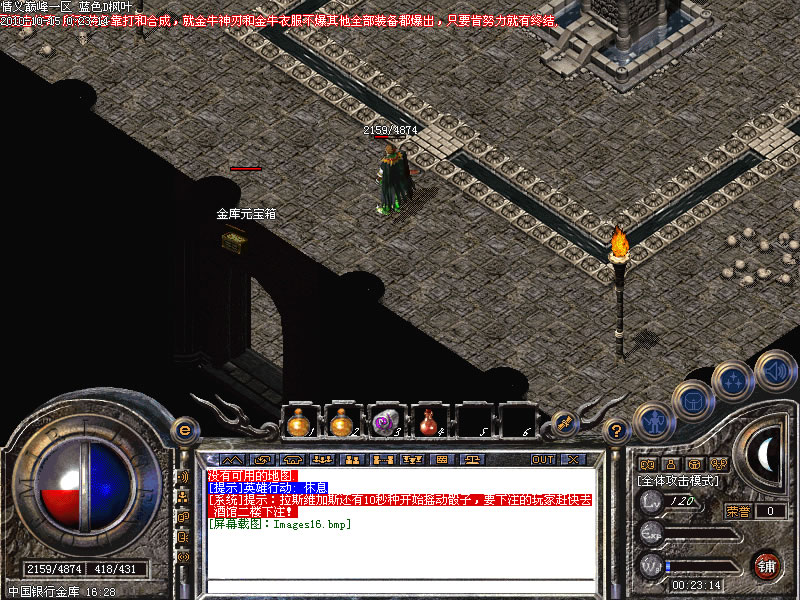The width and height of the screenshot is (800, 600).
Task: Open the skills panel with sparkles
Action: pos(733,382)
